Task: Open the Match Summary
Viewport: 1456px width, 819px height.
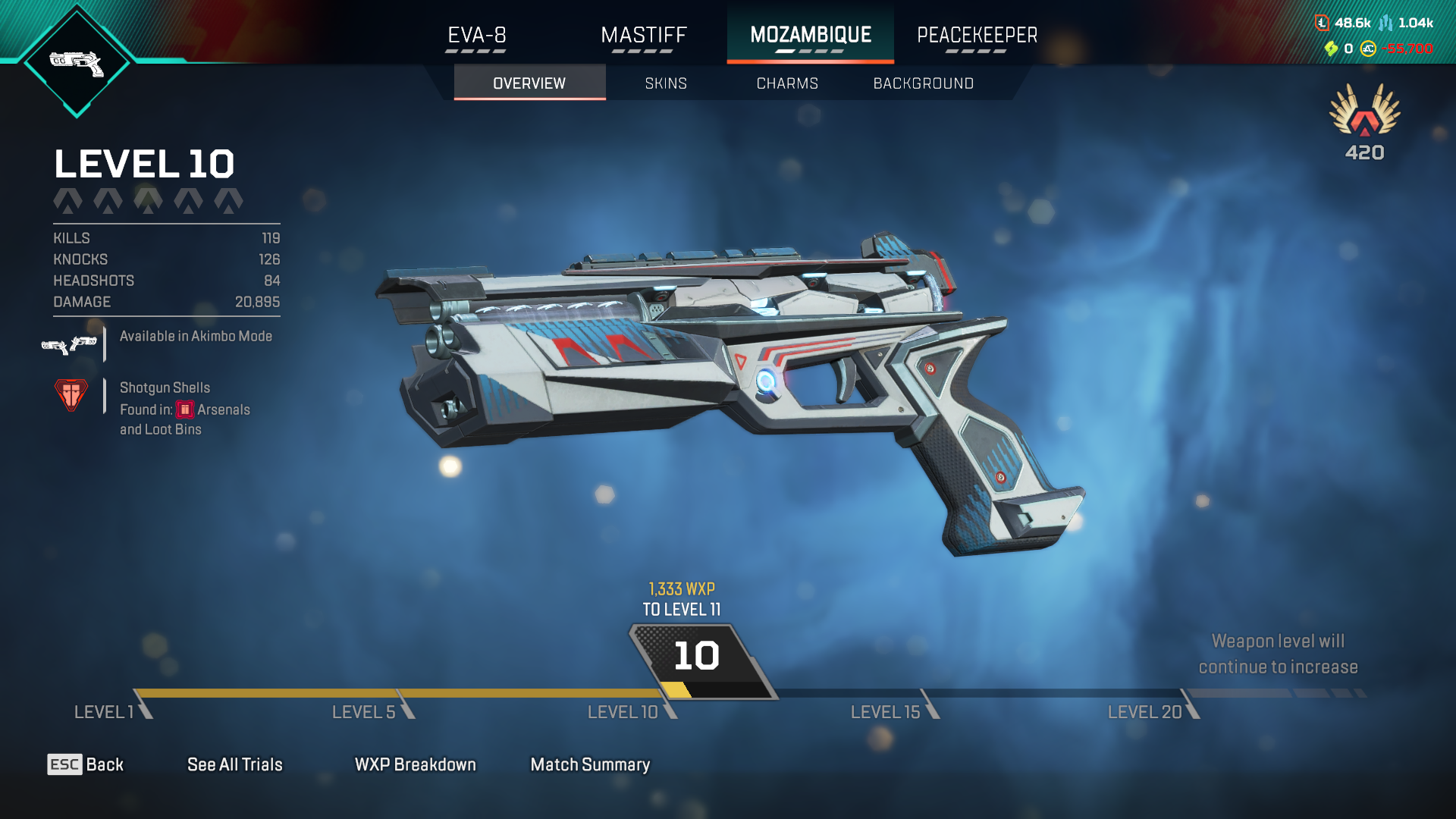Action: (590, 764)
